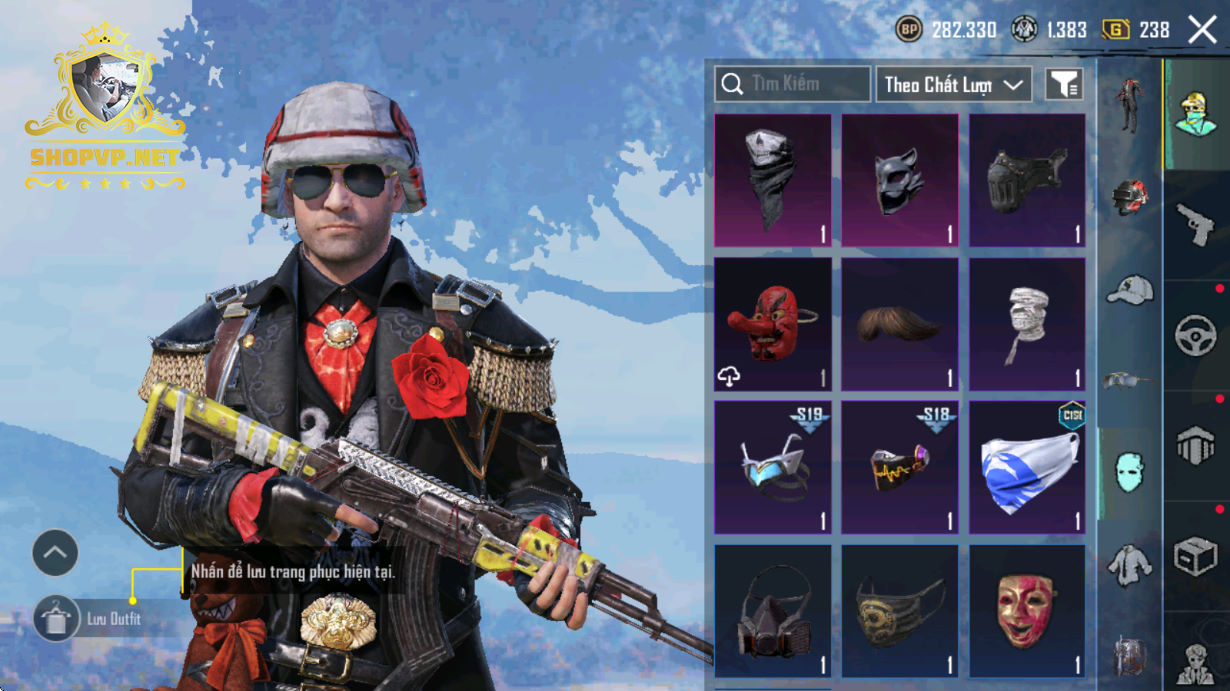This screenshot has height=691, width=1230.
Task: Choose the S18 season mask
Action: [899, 468]
